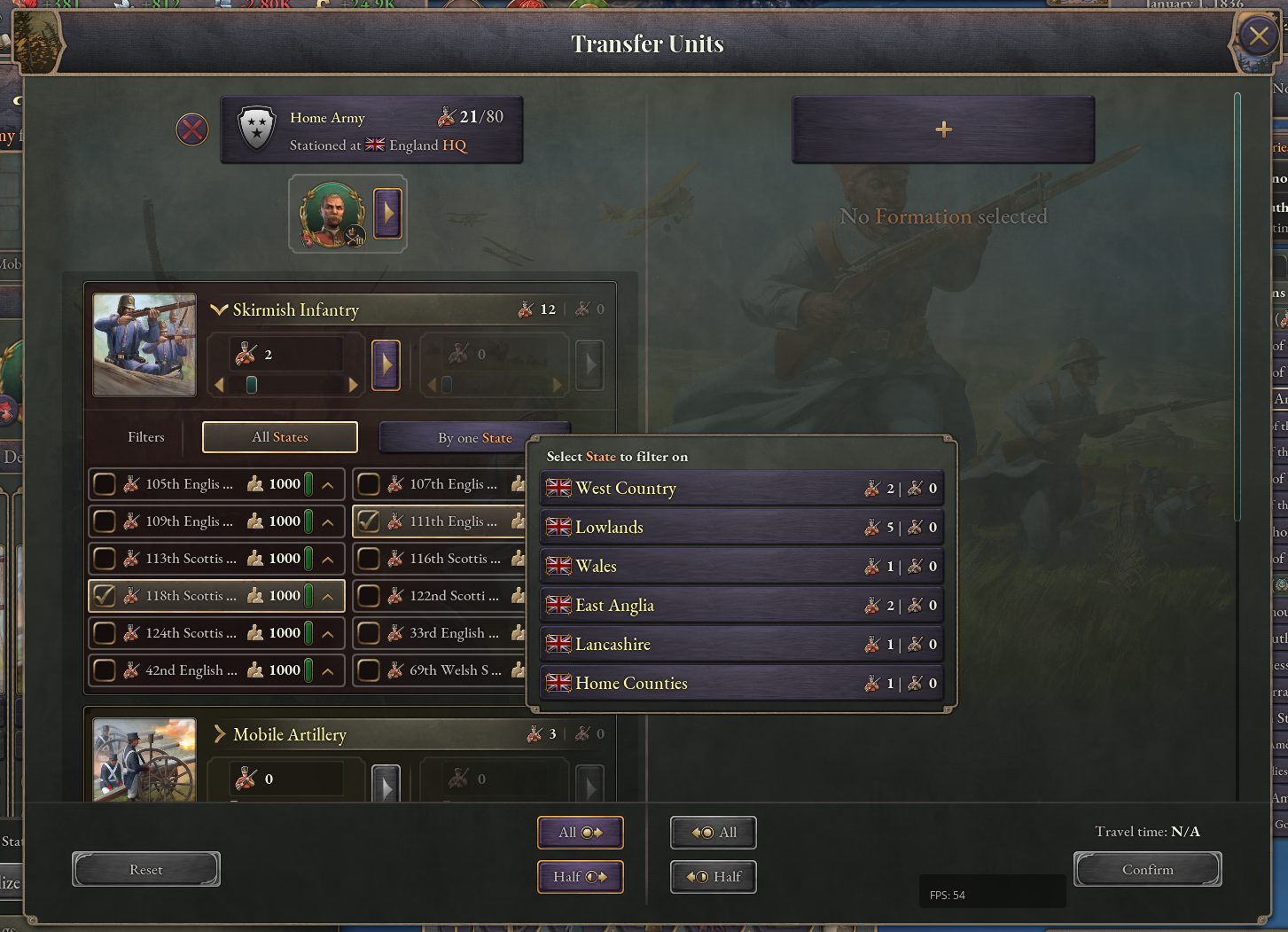Check the 105th English battalion checkbox

104,483
